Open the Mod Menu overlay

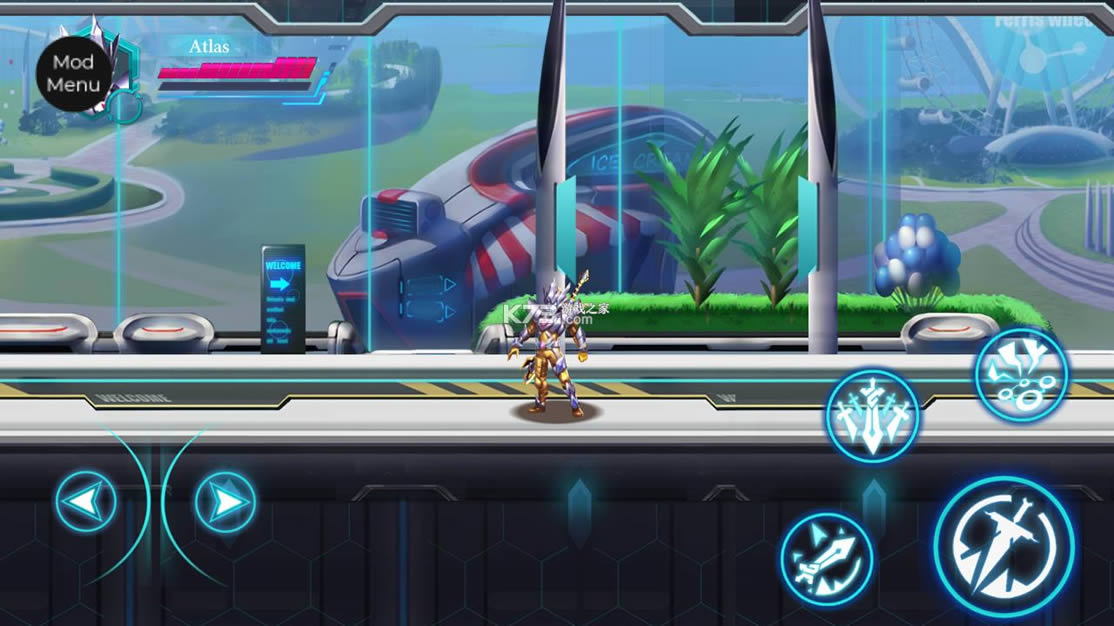tap(73, 73)
